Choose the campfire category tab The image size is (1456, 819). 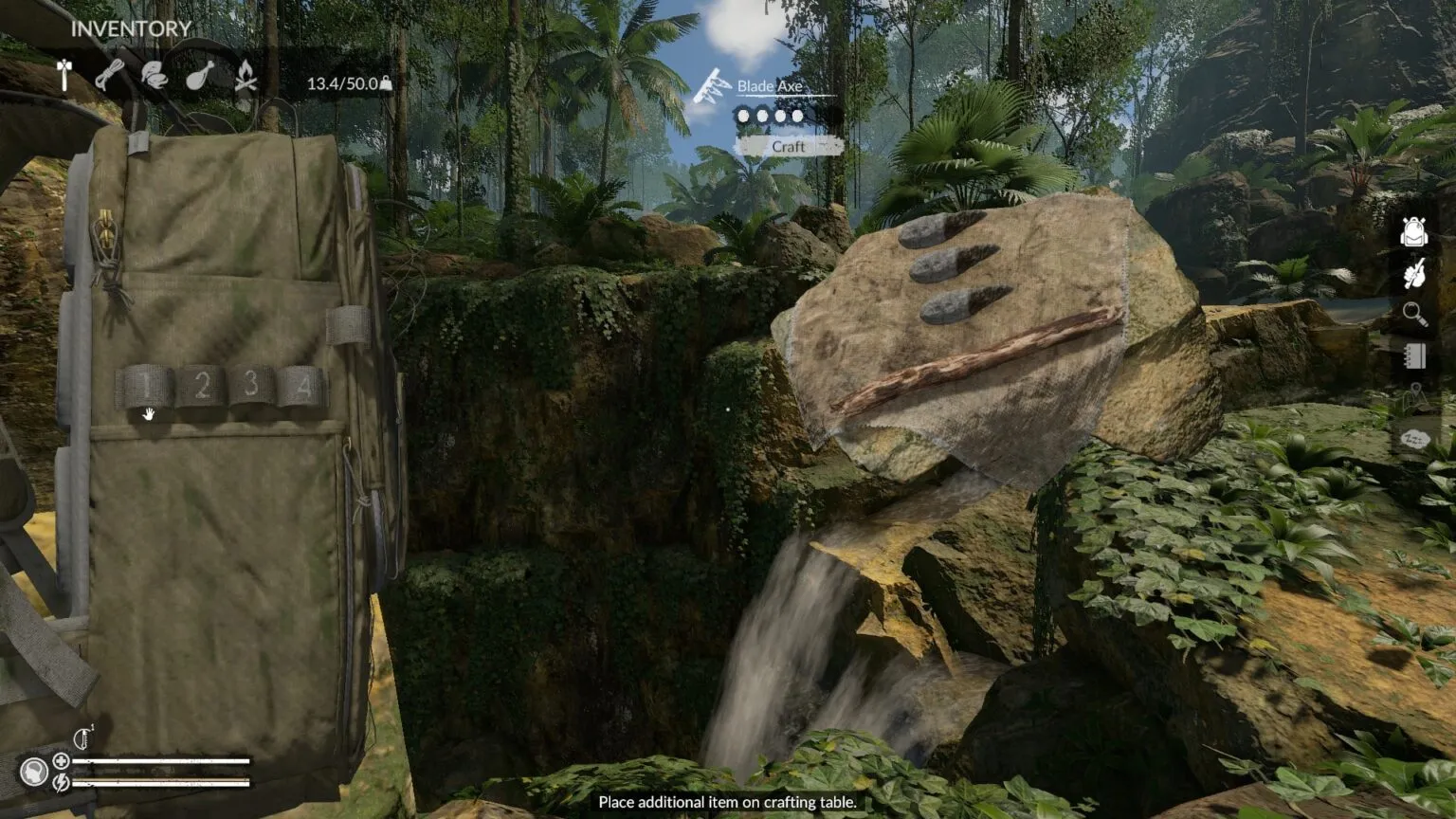click(246, 76)
